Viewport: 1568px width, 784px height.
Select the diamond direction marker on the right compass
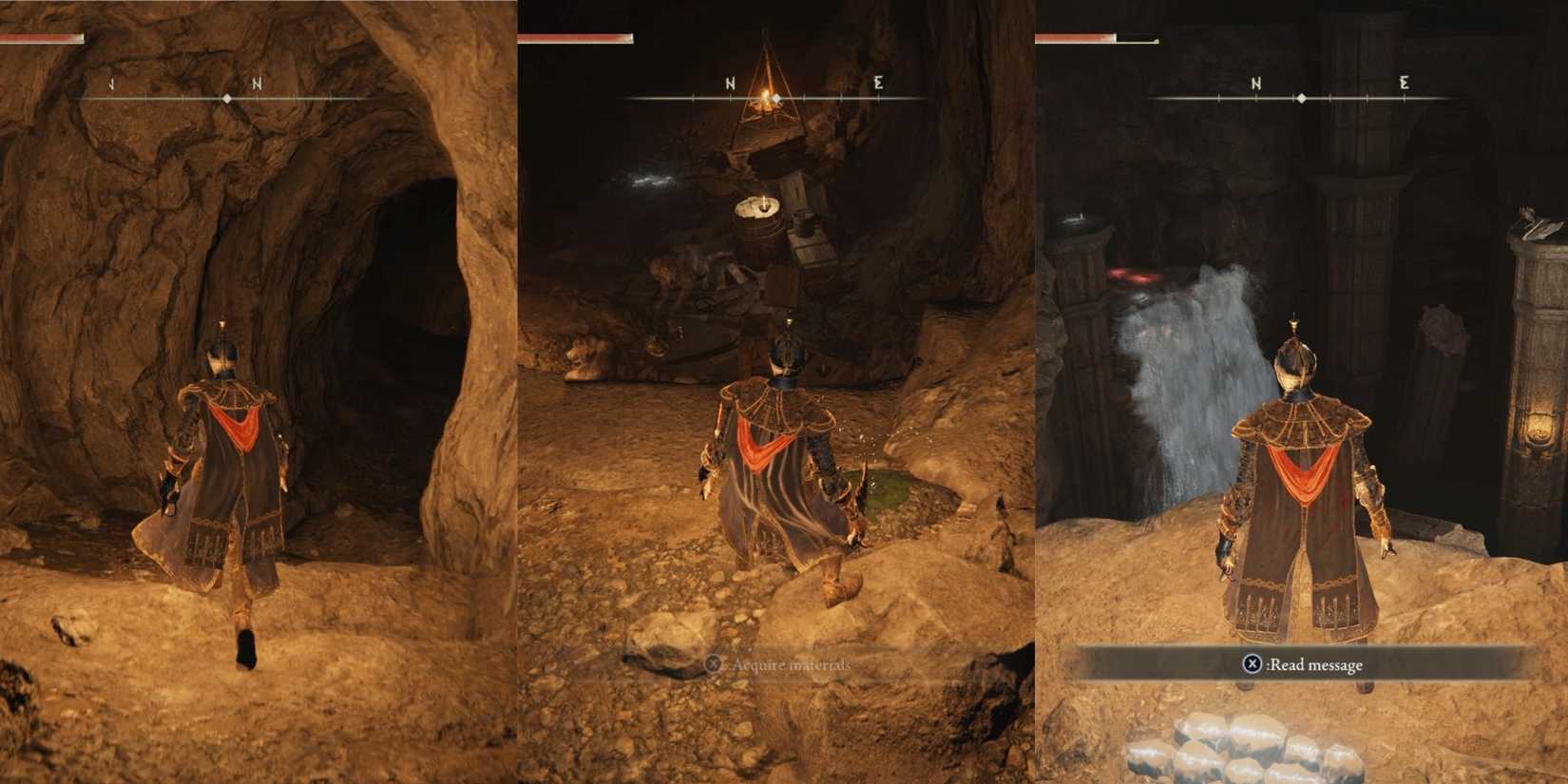[x=1299, y=96]
